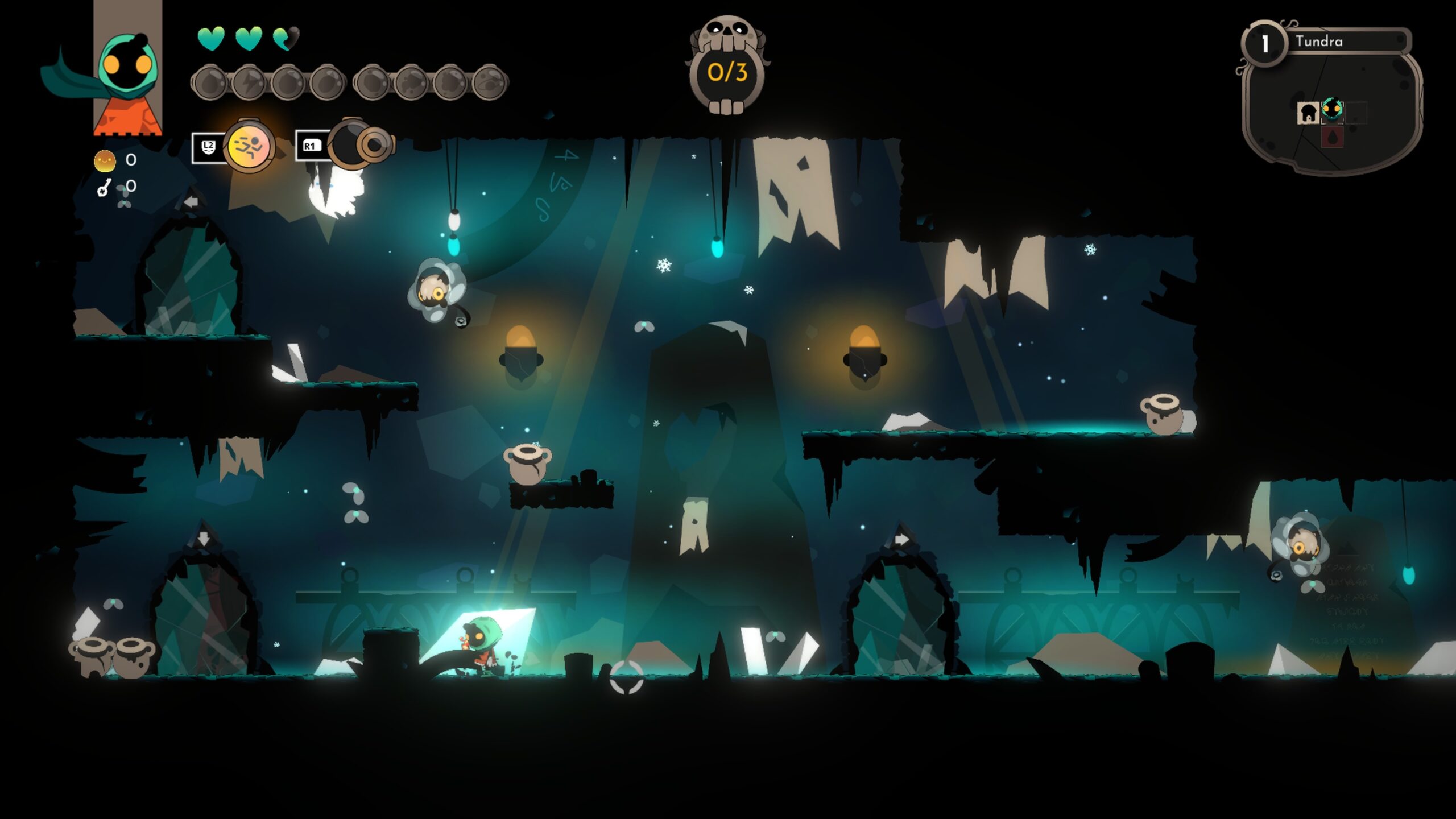Click the orange coin currency icon
This screenshot has width=1456, height=819.
point(105,160)
